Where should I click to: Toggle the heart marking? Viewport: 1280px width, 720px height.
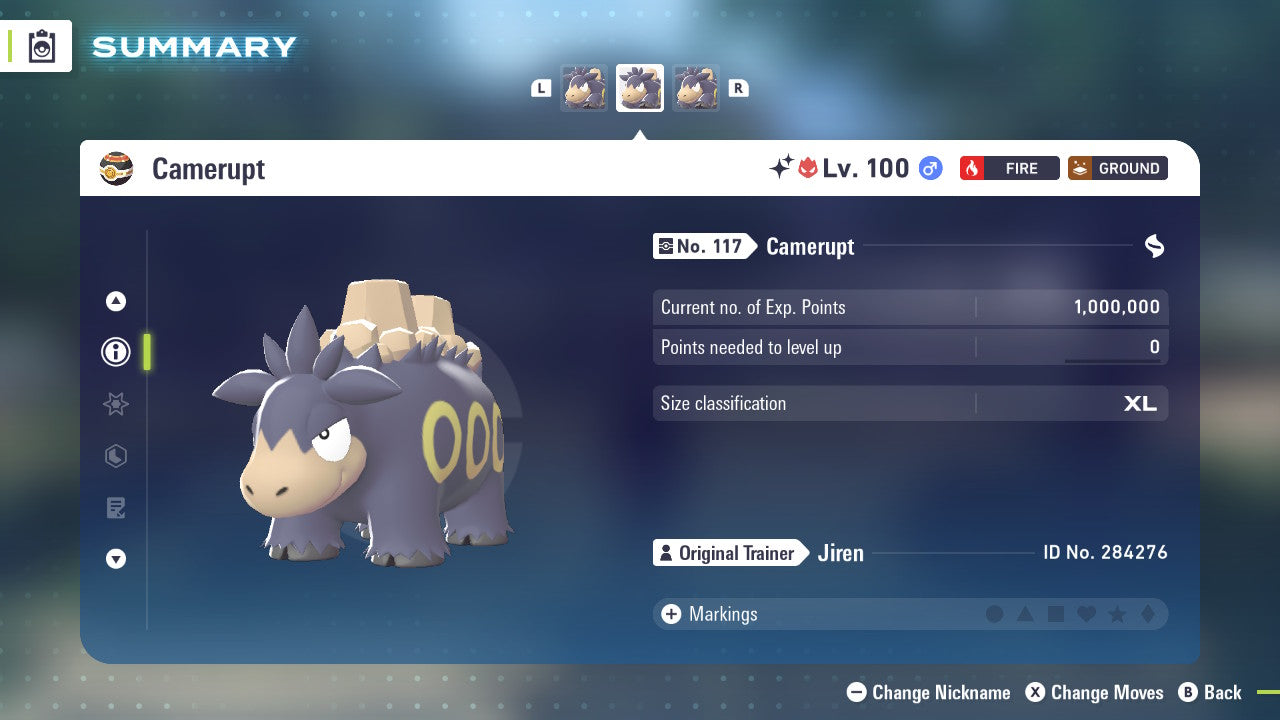point(1086,614)
